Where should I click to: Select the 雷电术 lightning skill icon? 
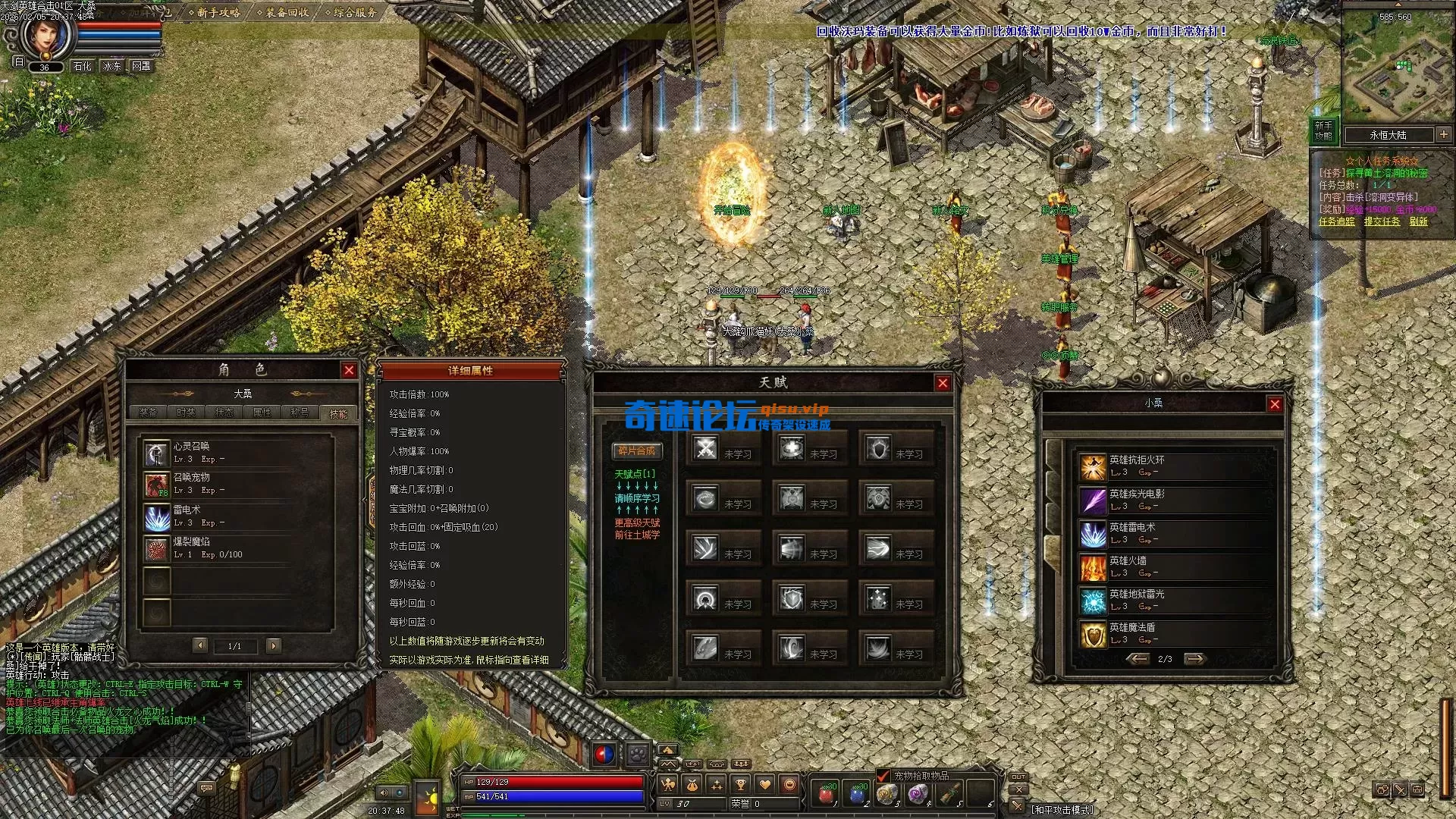[x=157, y=518]
